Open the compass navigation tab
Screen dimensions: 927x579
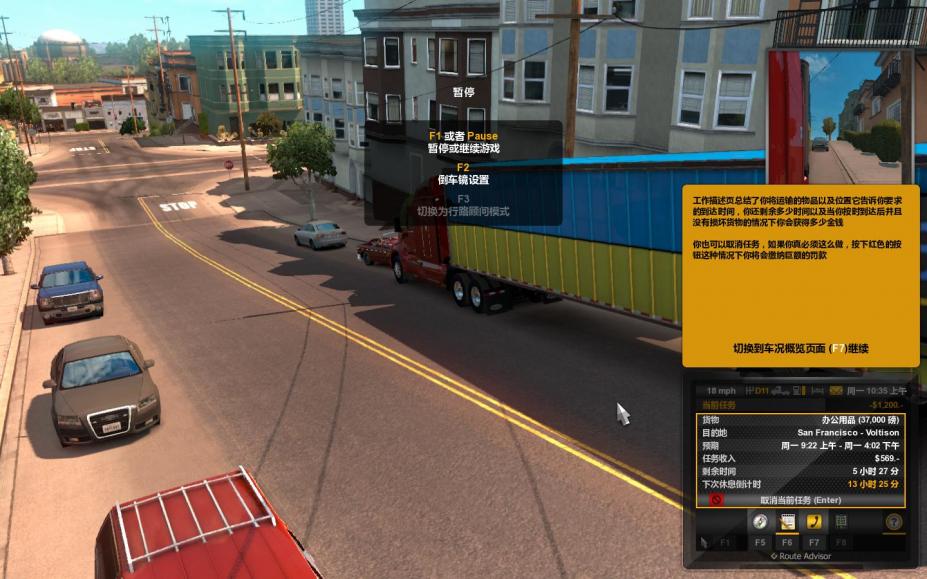tap(760, 522)
